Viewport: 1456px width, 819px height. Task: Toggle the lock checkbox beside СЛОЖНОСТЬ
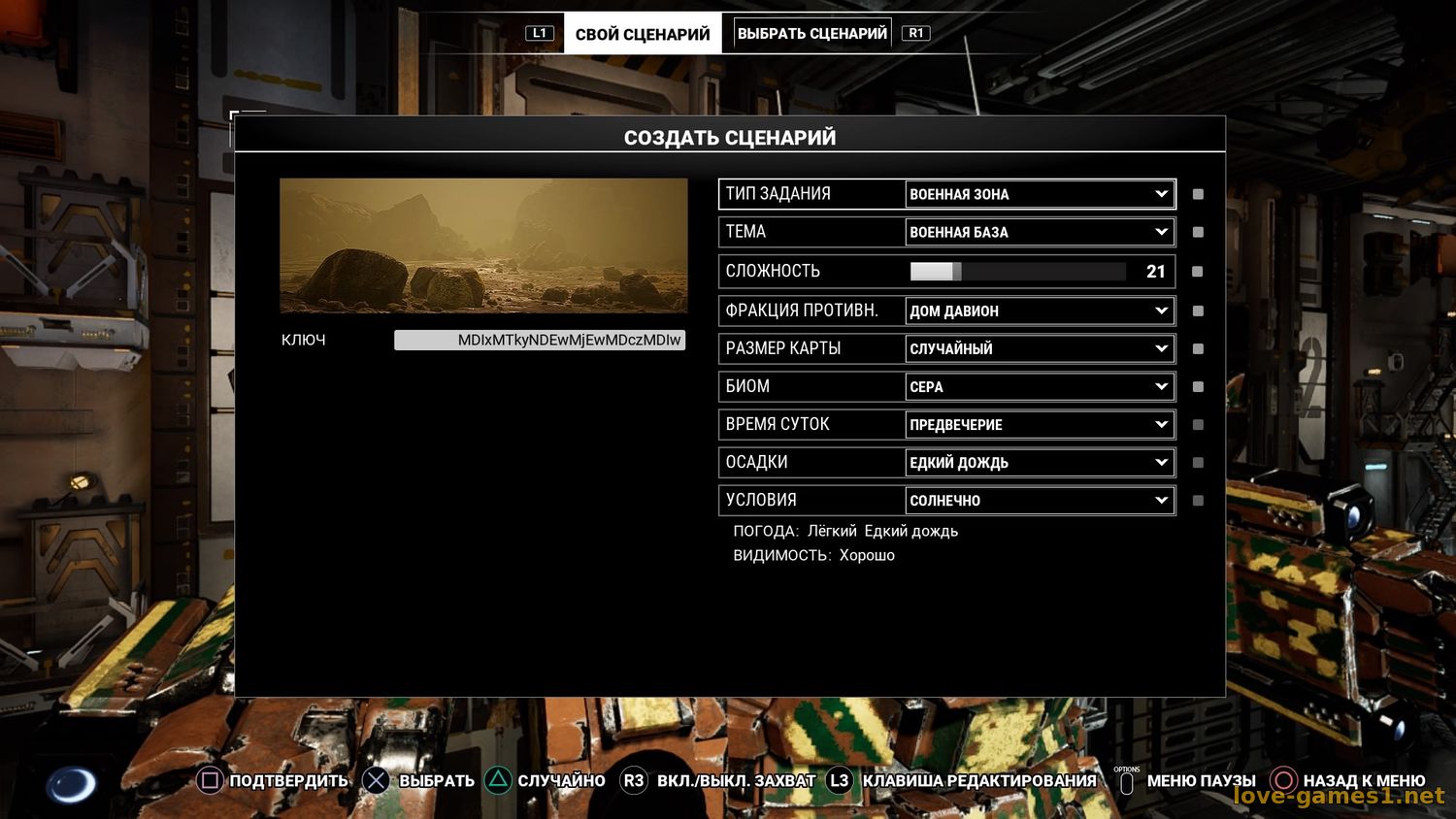[x=1198, y=272]
